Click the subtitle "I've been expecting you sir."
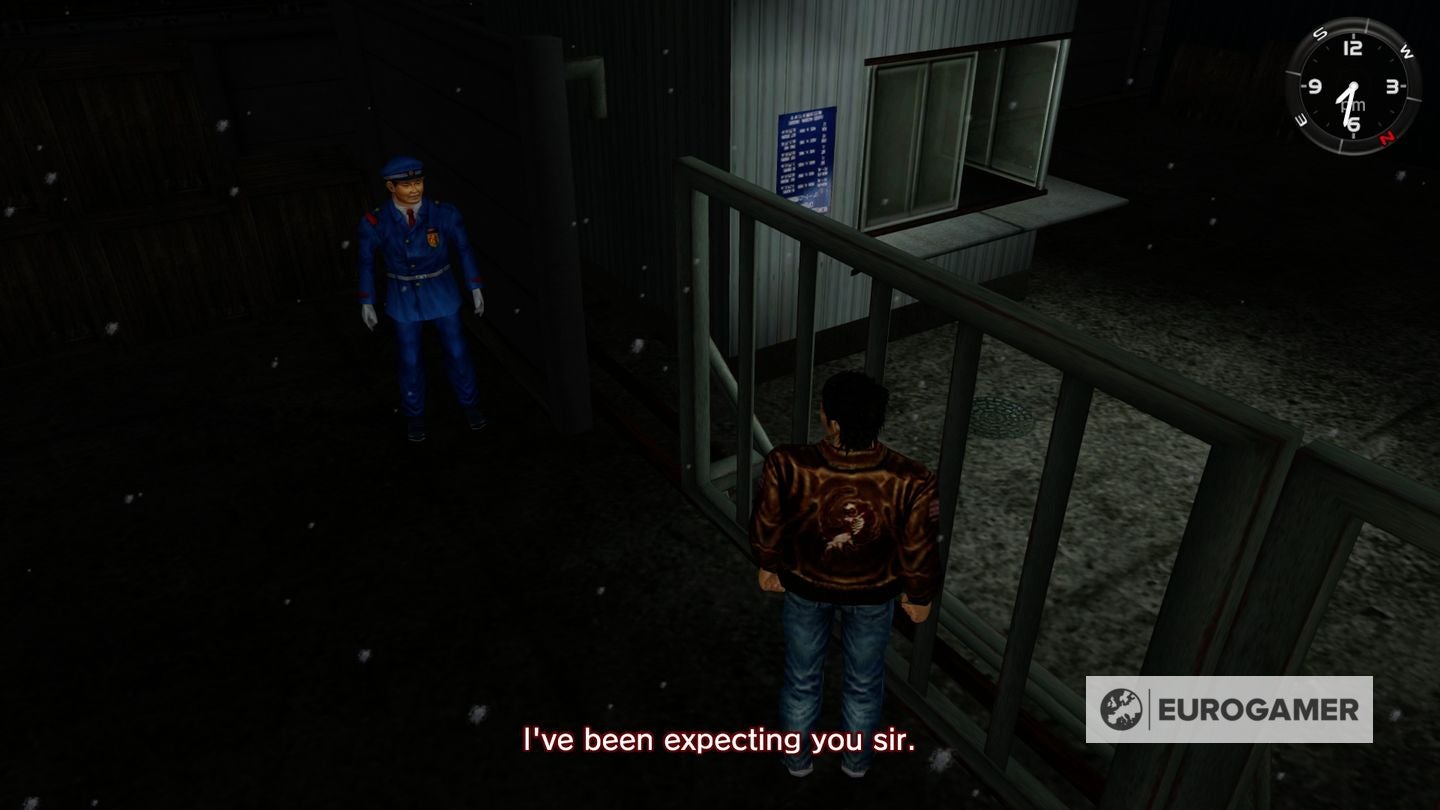Screen dimensions: 1440x810 tap(720, 742)
